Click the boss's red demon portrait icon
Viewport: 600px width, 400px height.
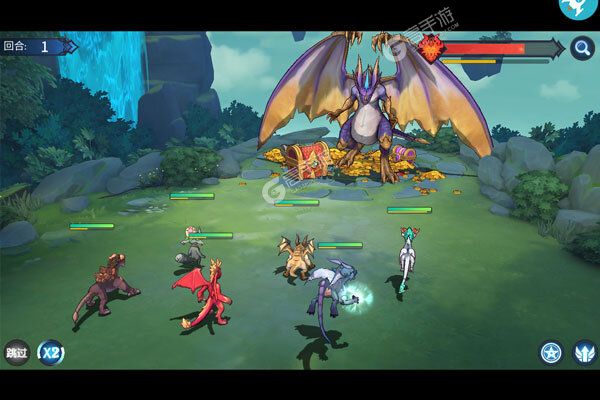[x=433, y=48]
